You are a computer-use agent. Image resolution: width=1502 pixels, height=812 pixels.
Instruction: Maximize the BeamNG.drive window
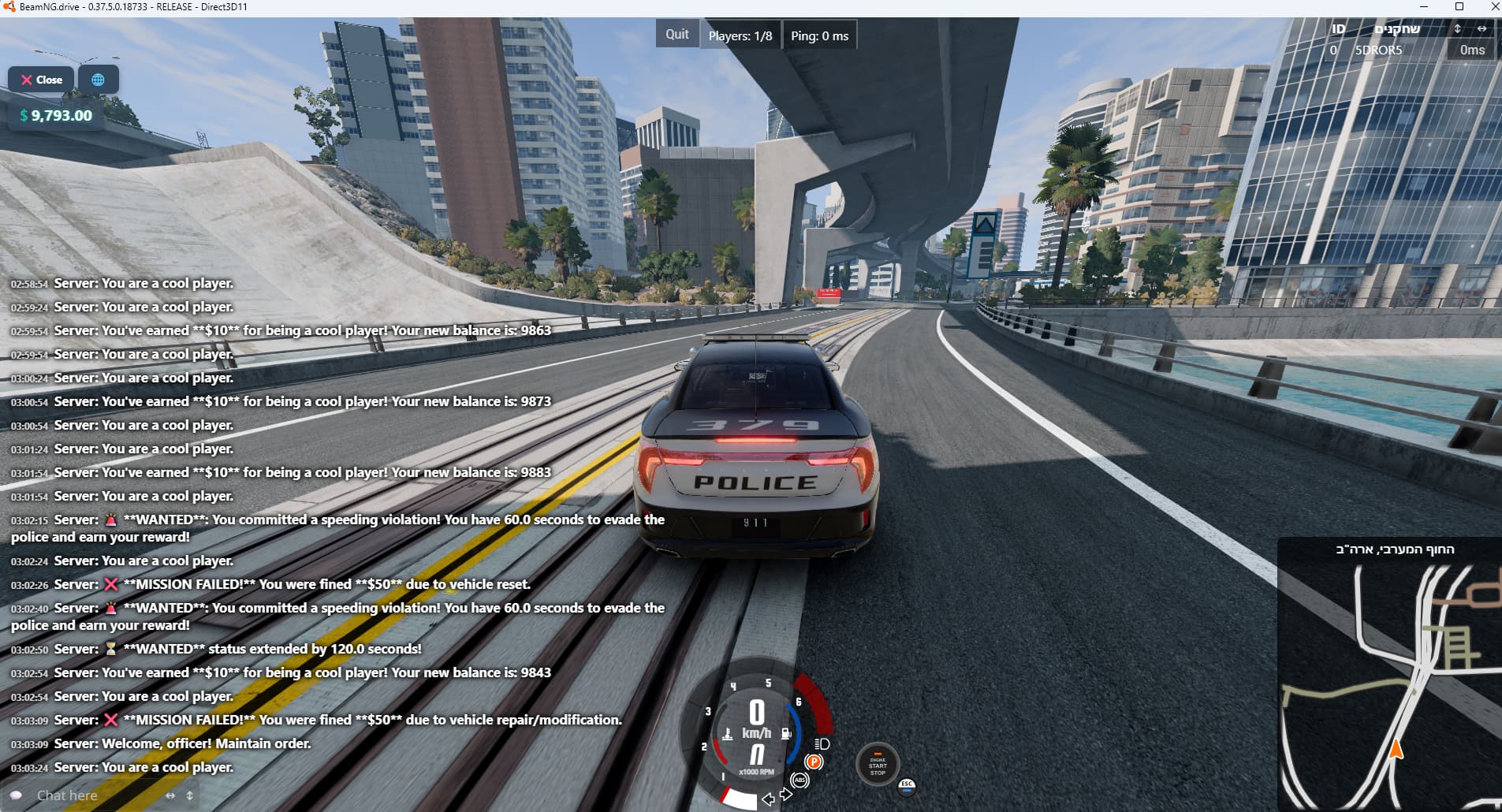(1459, 7)
